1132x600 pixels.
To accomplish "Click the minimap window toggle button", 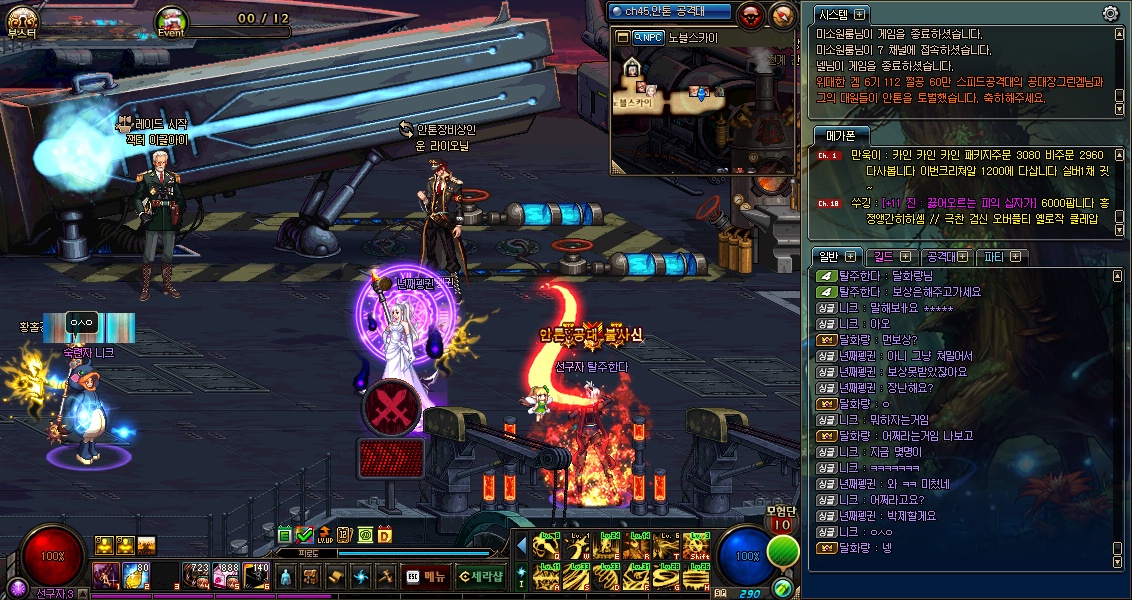I will [623, 38].
